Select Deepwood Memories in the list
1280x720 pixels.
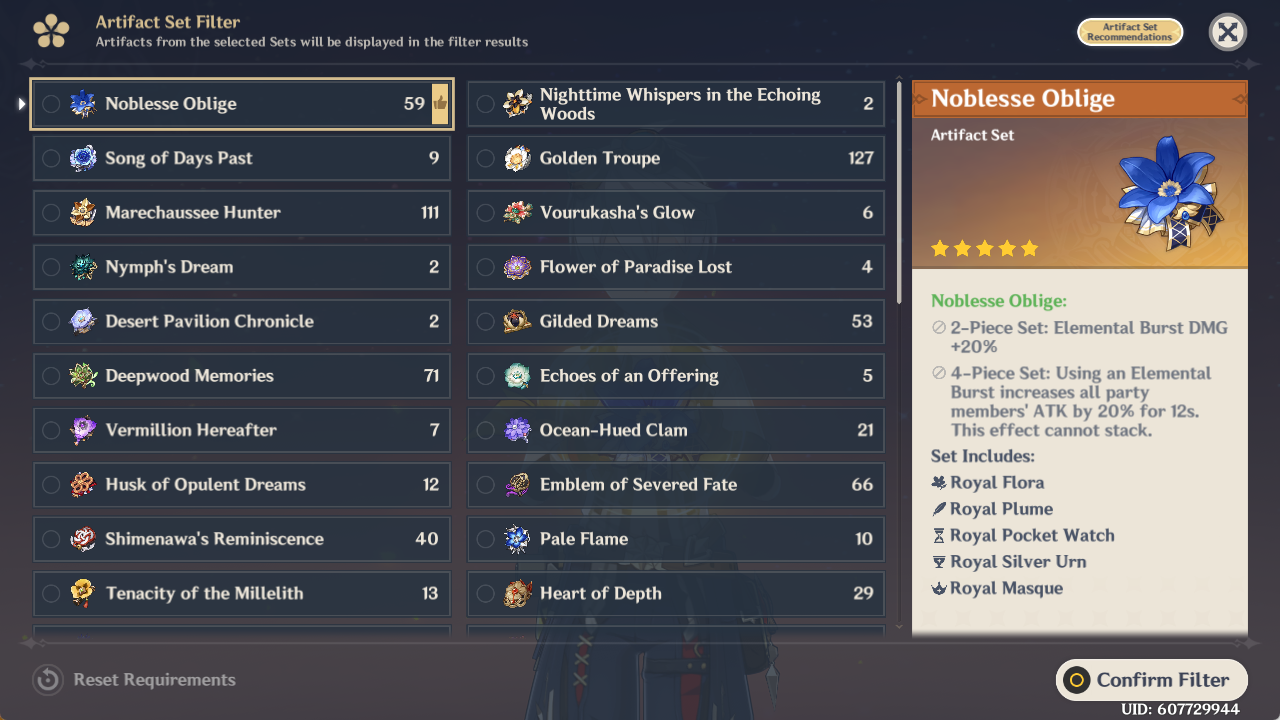click(x=240, y=376)
